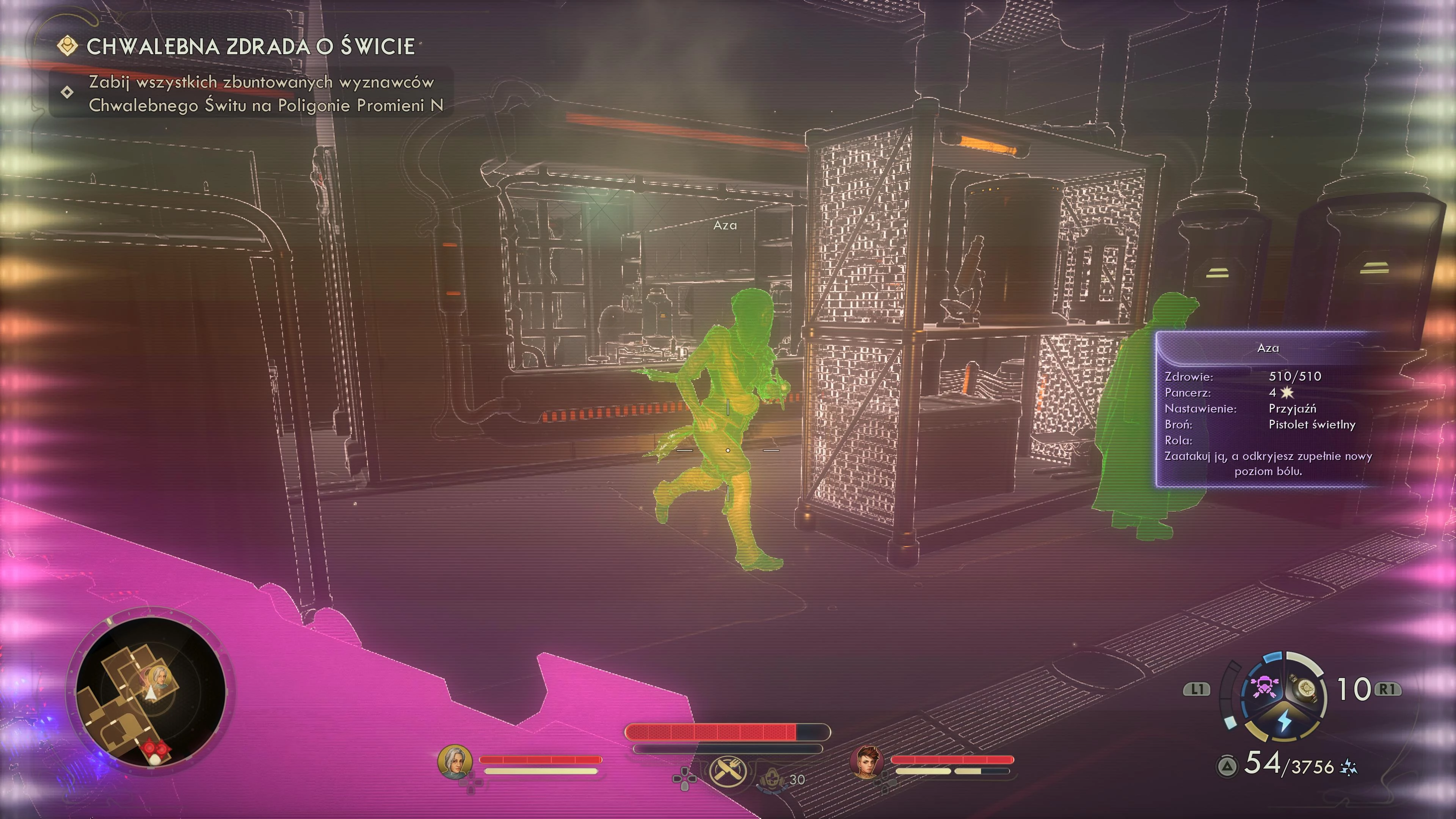1456x819 pixels.
Task: Open the Chwalebna Zdrada o Świcie quest tracker
Action: [x=250, y=46]
